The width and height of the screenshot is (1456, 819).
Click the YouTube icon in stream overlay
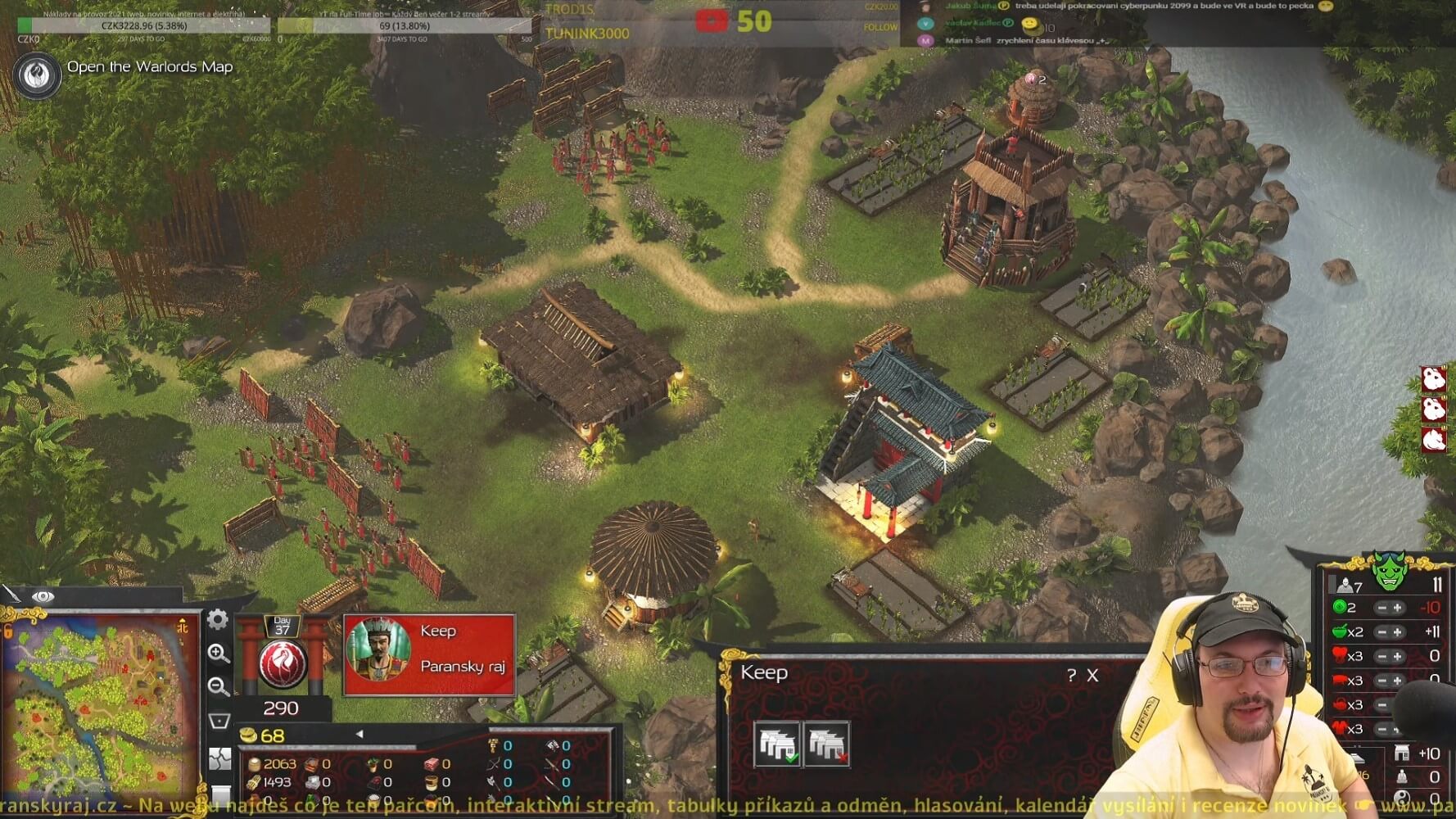(712, 20)
